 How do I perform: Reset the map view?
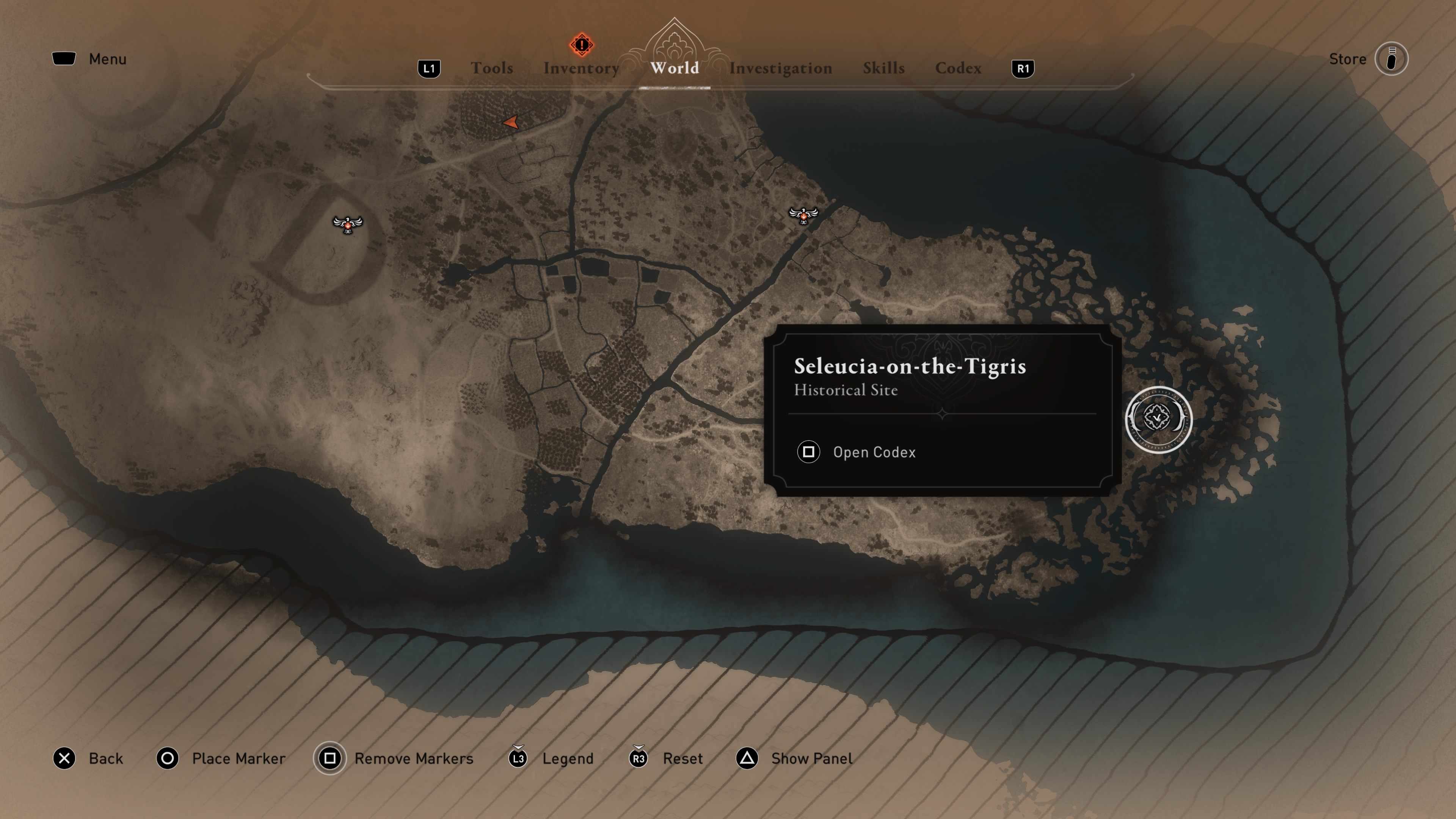coord(666,758)
